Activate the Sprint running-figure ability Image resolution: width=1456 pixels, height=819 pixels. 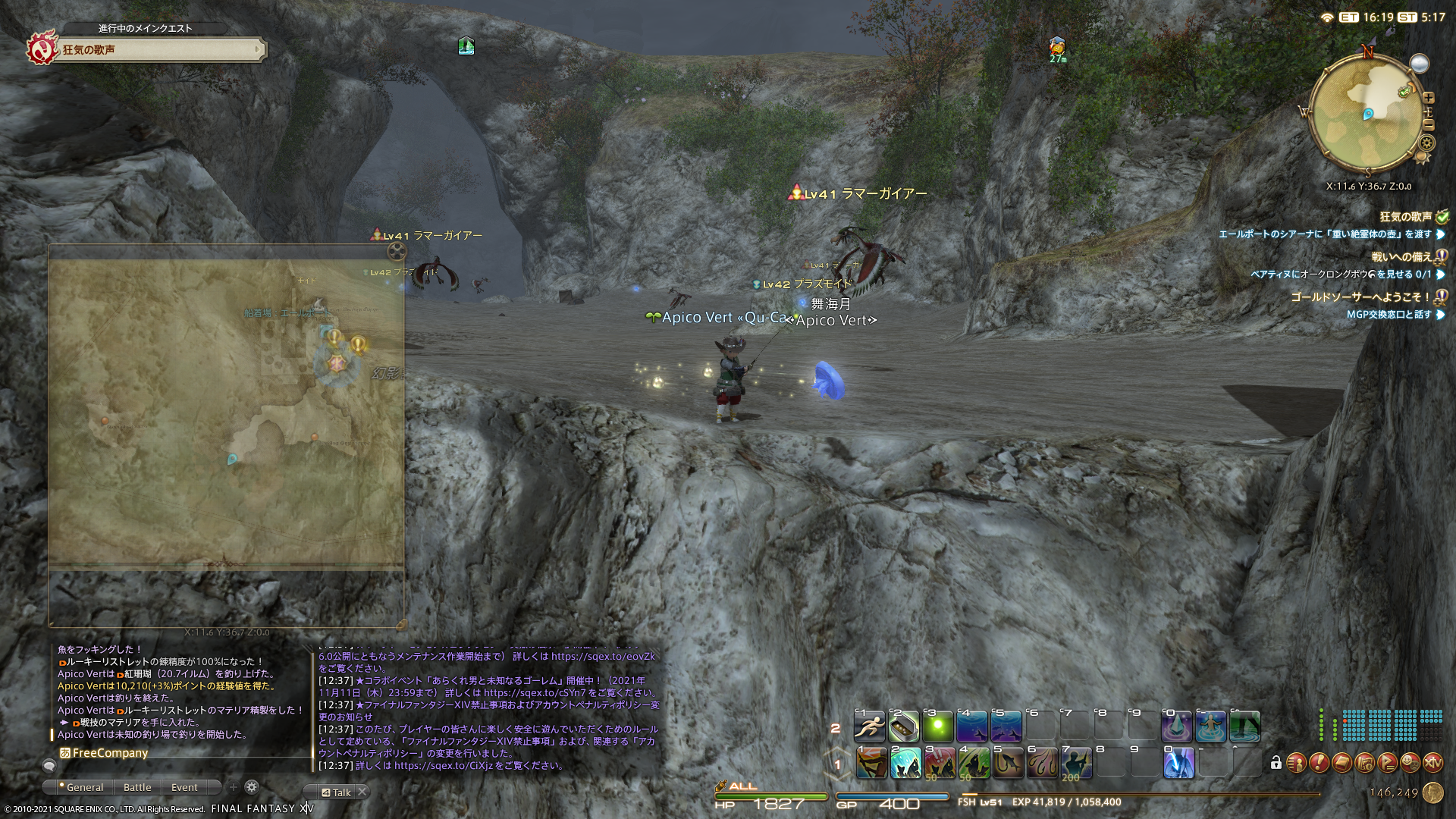870,726
